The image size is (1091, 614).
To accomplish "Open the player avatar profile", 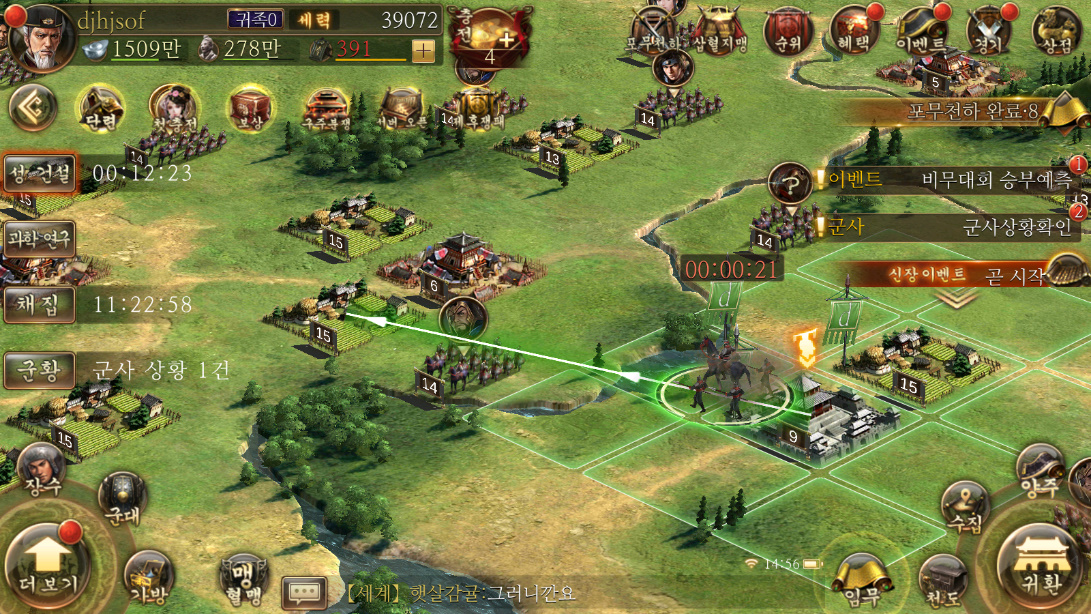I will click(x=38, y=36).
